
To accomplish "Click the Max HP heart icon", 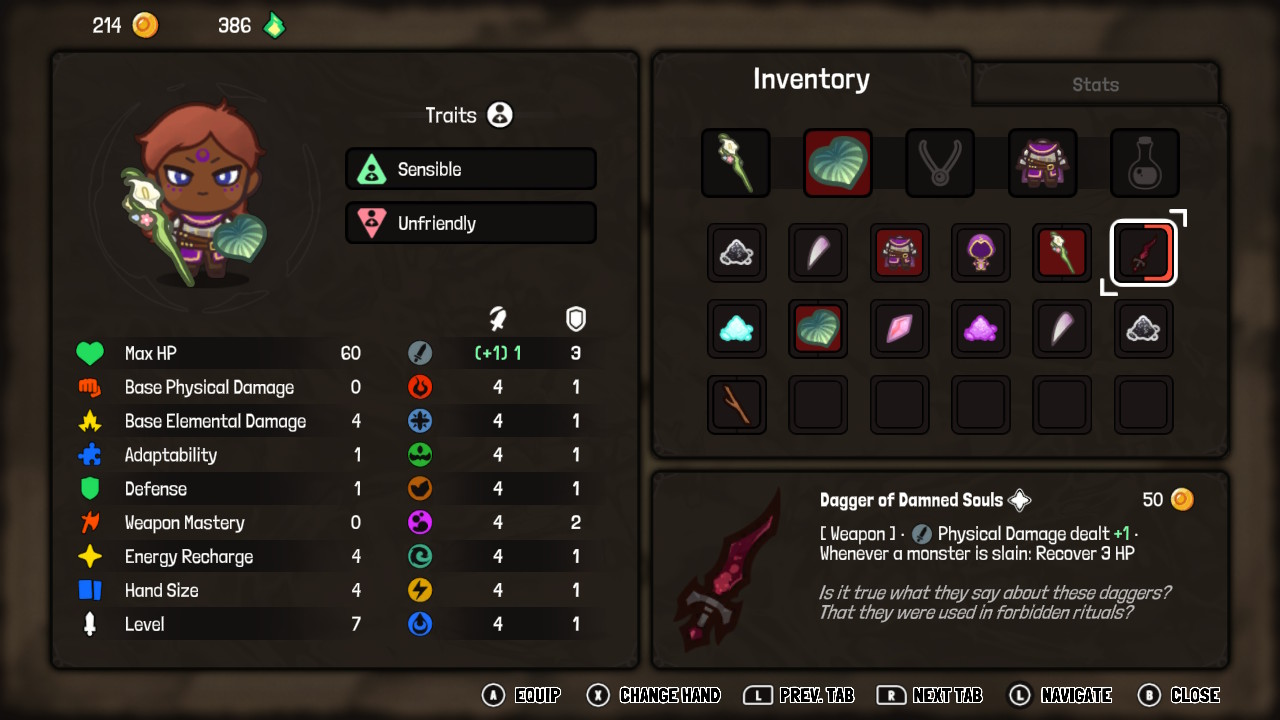I will tap(89, 353).
